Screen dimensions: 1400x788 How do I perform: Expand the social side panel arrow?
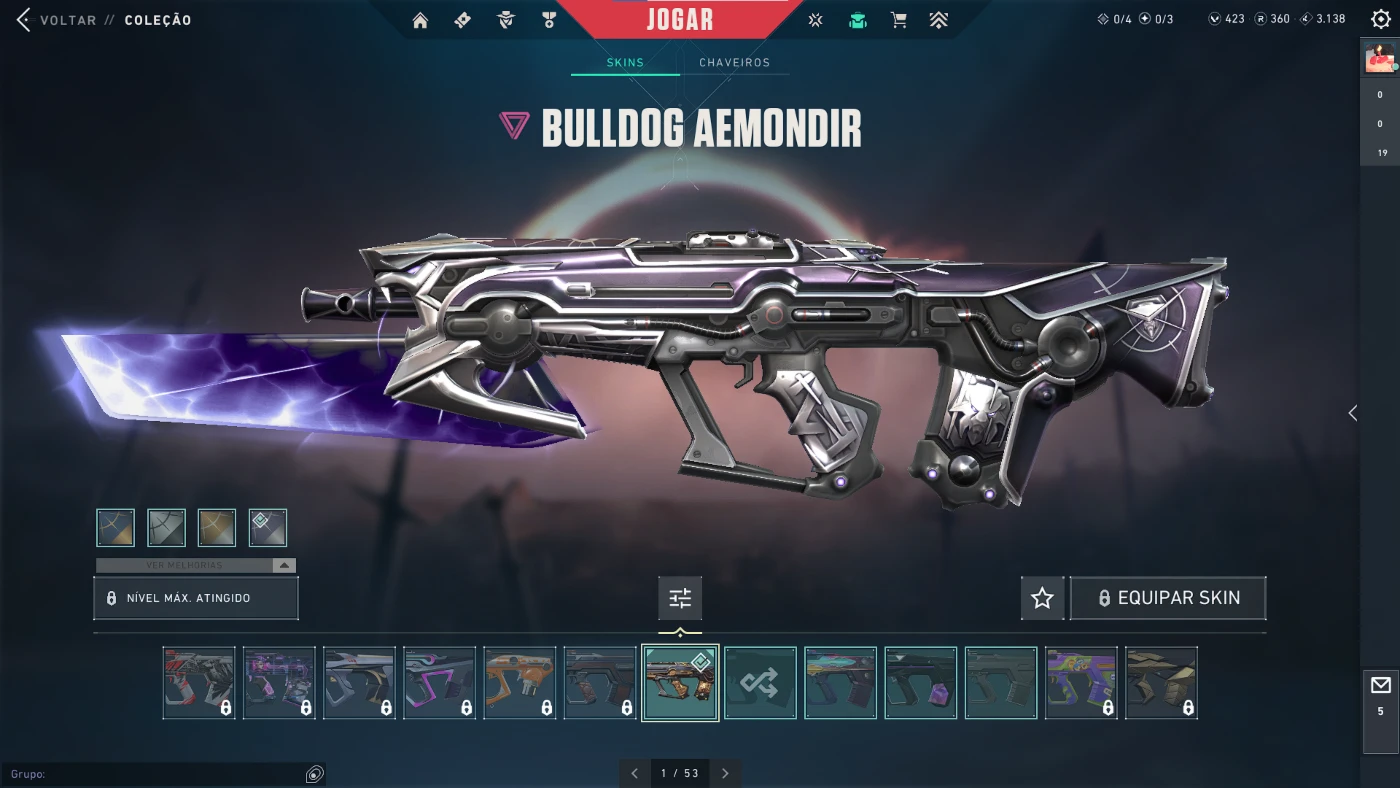[x=1352, y=413]
